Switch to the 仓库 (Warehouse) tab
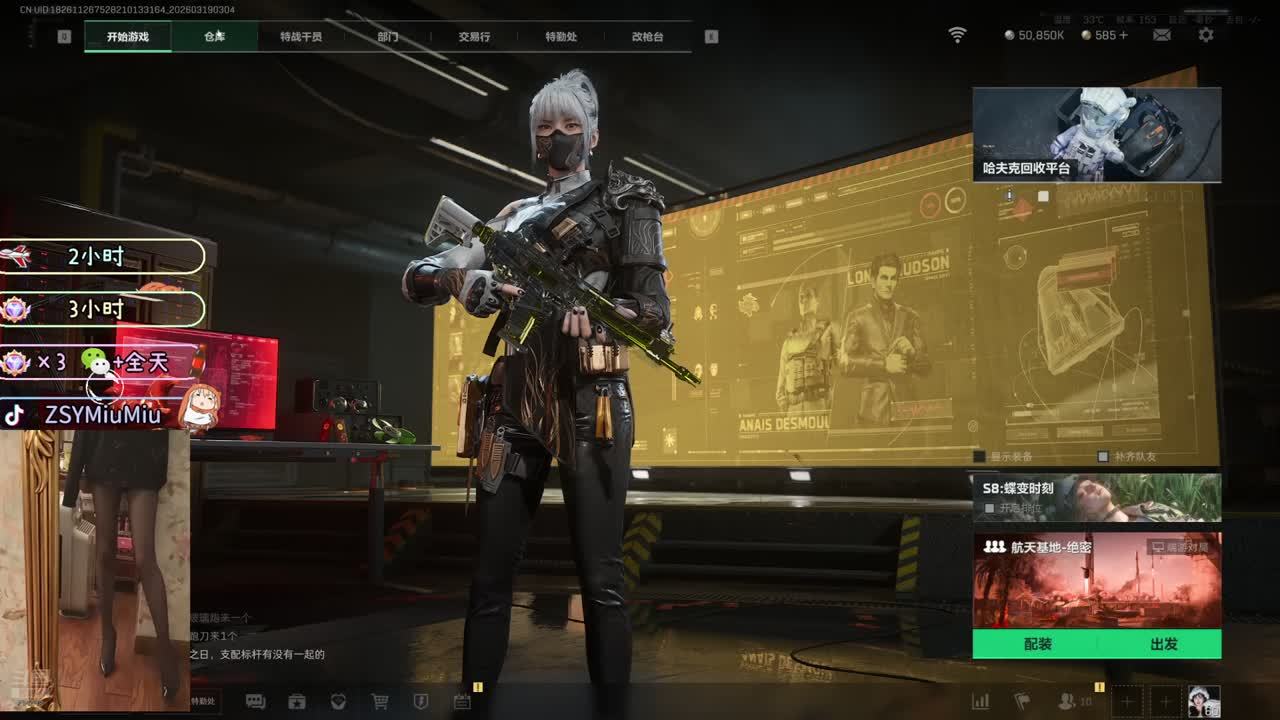Screen dimensions: 1280x720 pos(215,37)
